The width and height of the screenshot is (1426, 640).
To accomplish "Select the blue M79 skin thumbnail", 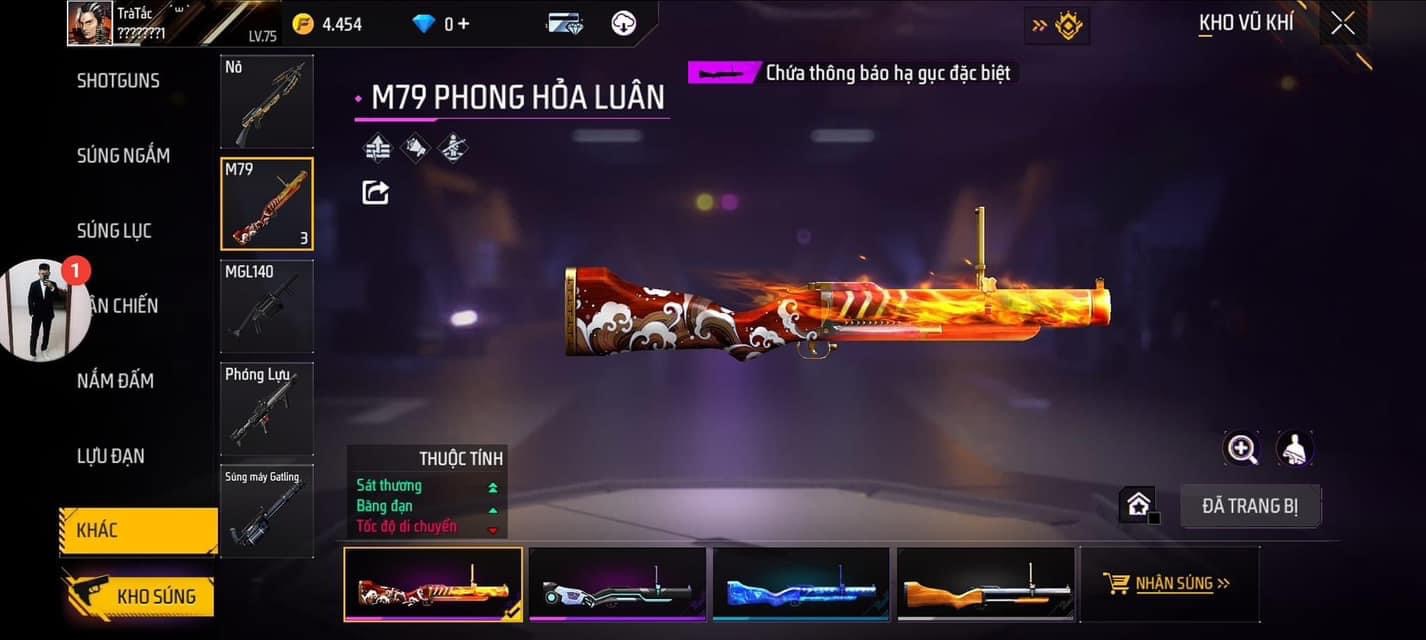I will [801, 584].
